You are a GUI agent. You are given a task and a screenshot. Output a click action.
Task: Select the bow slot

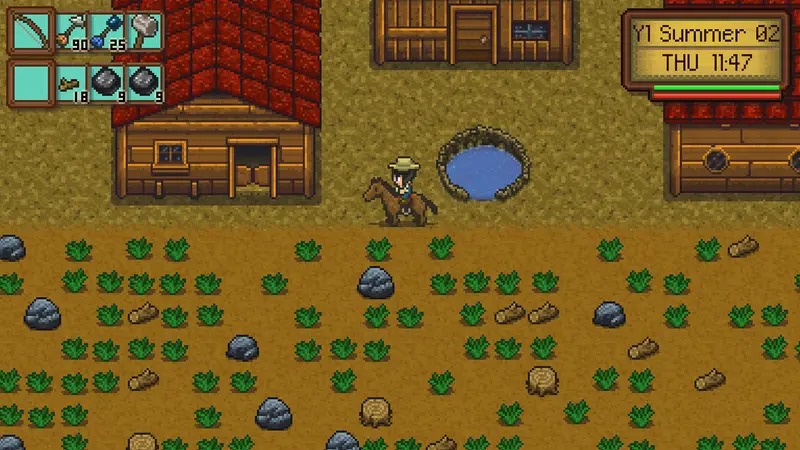pyautogui.click(x=30, y=32)
